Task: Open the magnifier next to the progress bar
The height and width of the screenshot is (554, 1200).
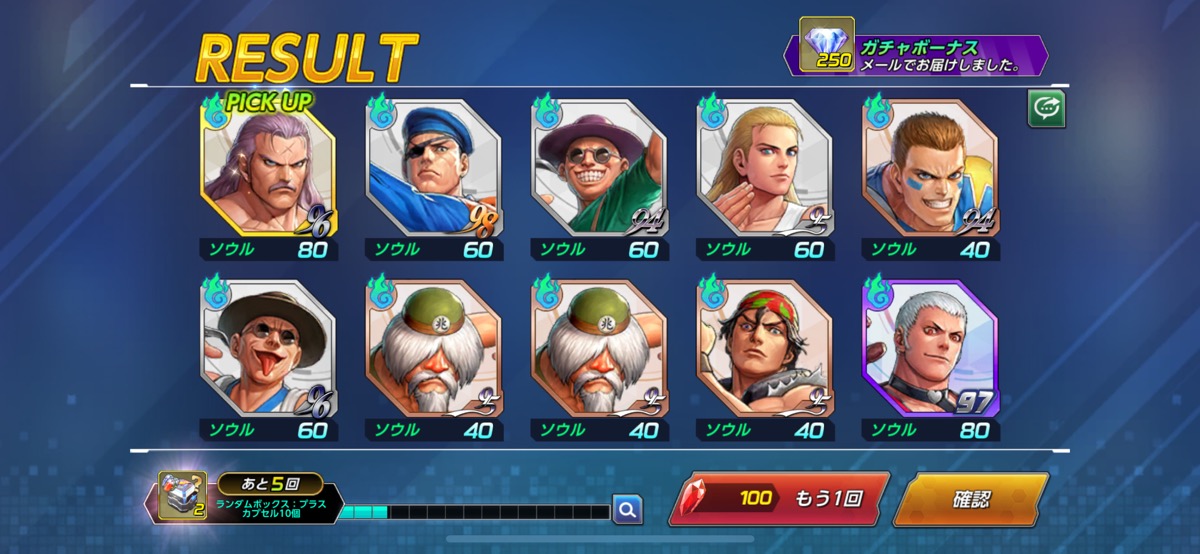Action: coord(627,510)
